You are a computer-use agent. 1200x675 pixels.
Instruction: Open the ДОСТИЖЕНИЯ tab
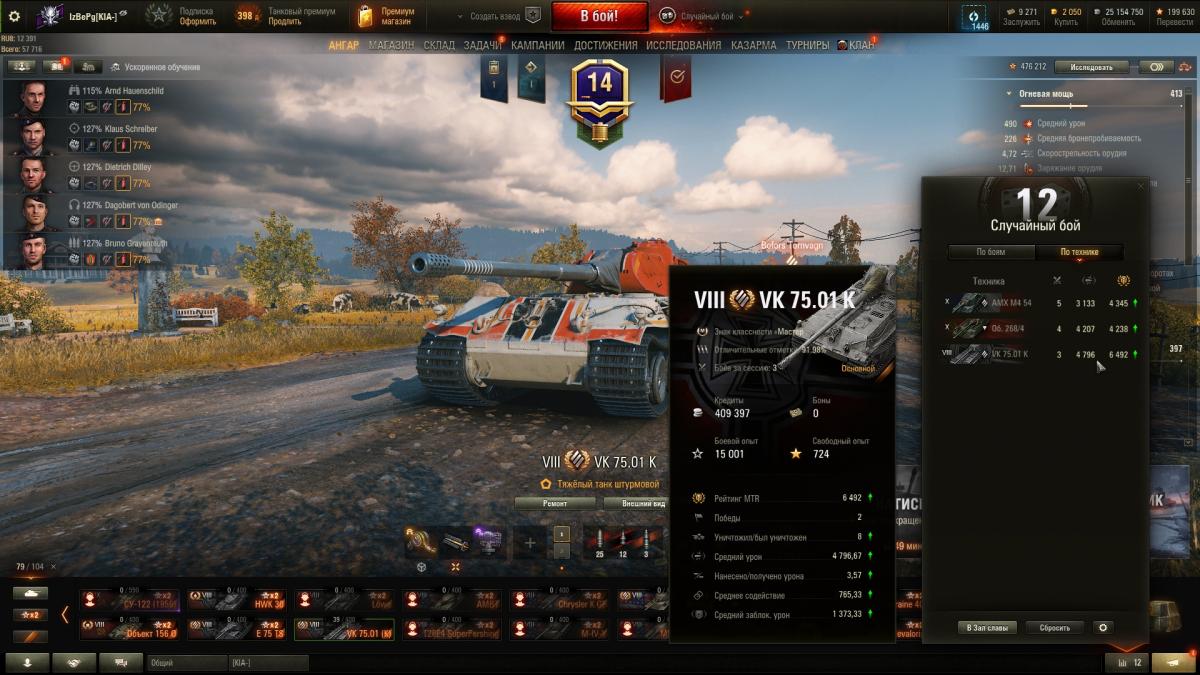(604, 45)
